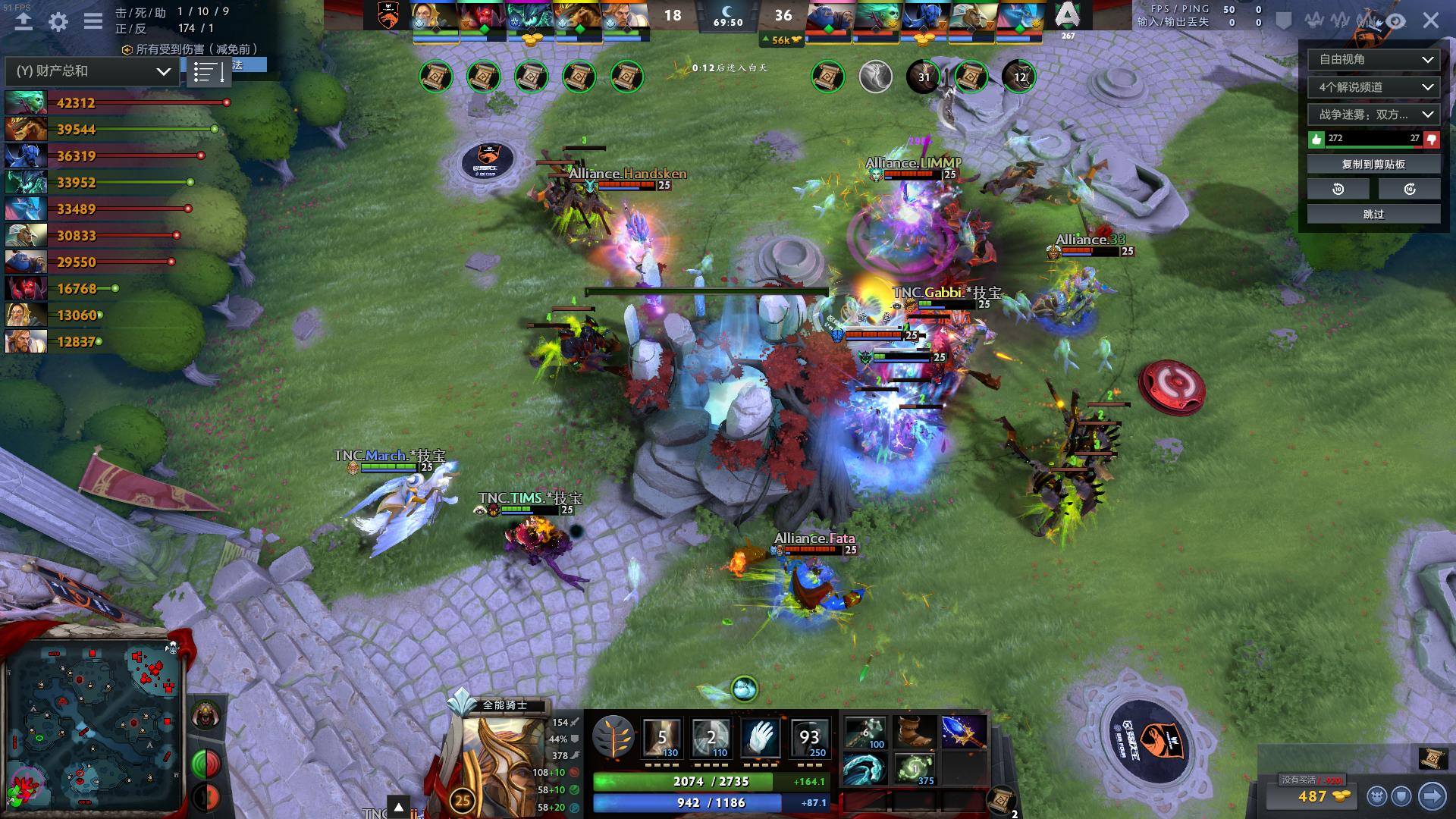This screenshot has height=819, width=1456.
Task: Click the 跳过 skip button
Action: pos(1373,215)
